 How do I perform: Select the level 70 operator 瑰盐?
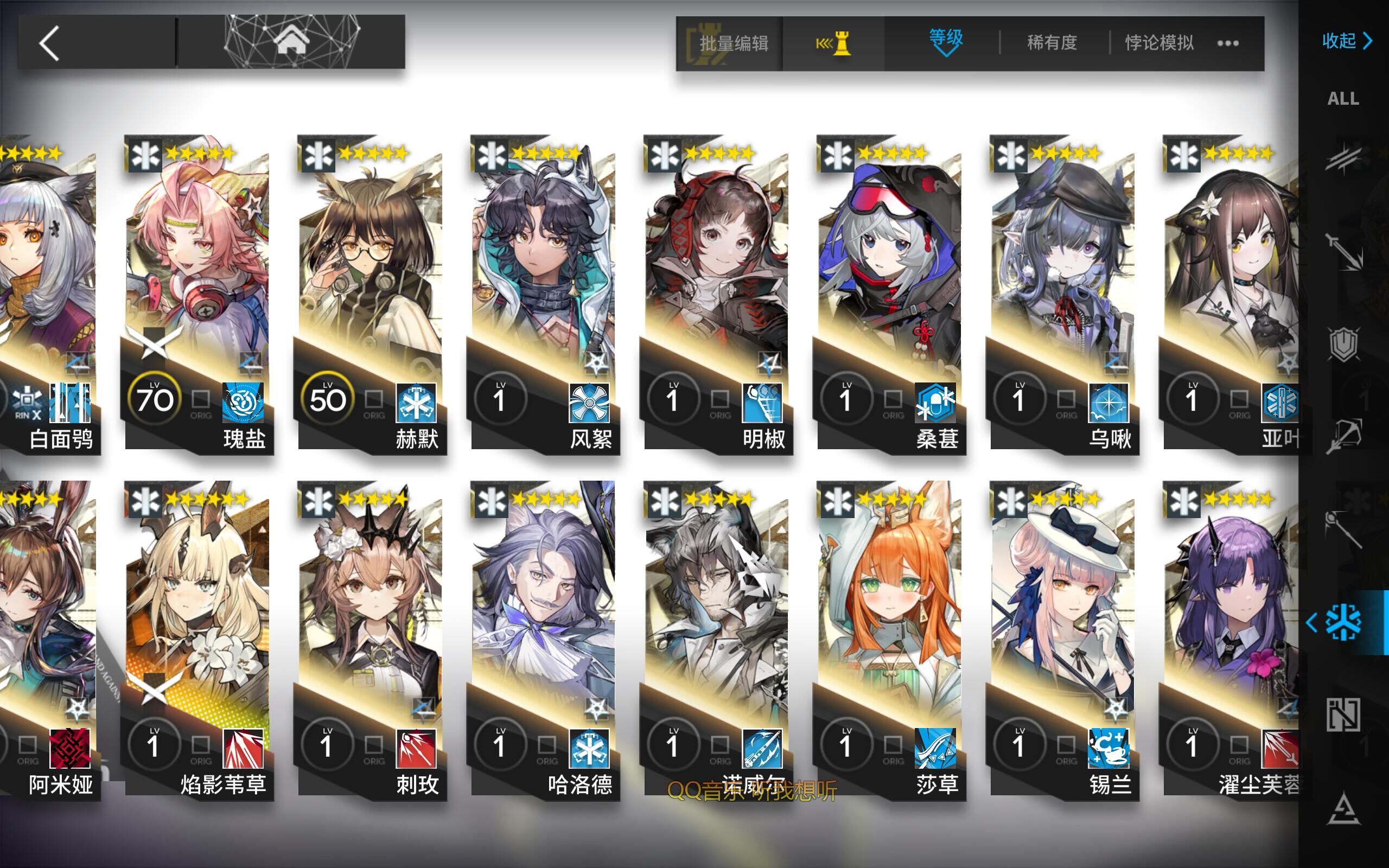[198, 293]
